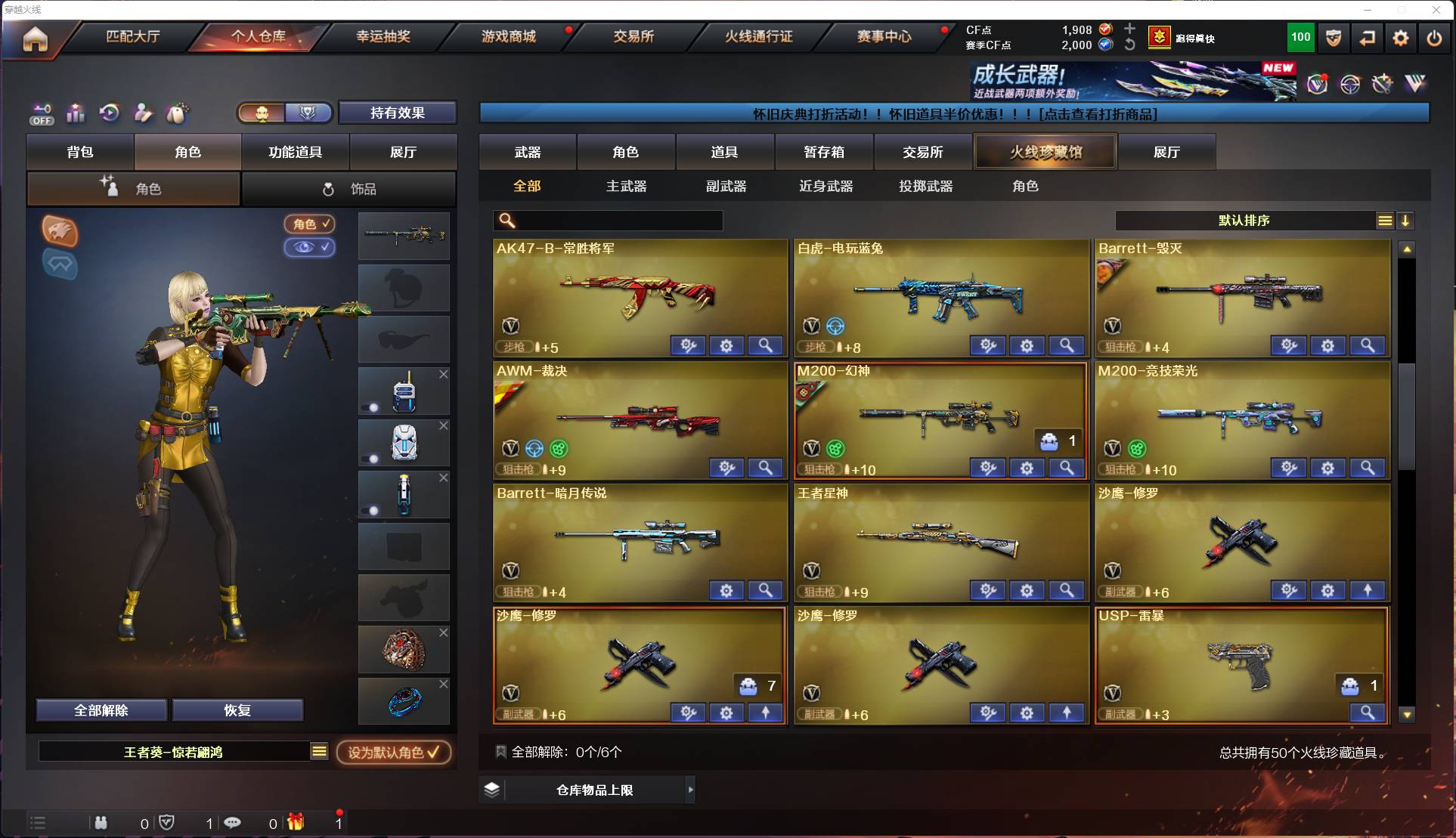Expand the 仓库物品上限 section arrow
Viewport: 1456px width, 838px height.
691,790
